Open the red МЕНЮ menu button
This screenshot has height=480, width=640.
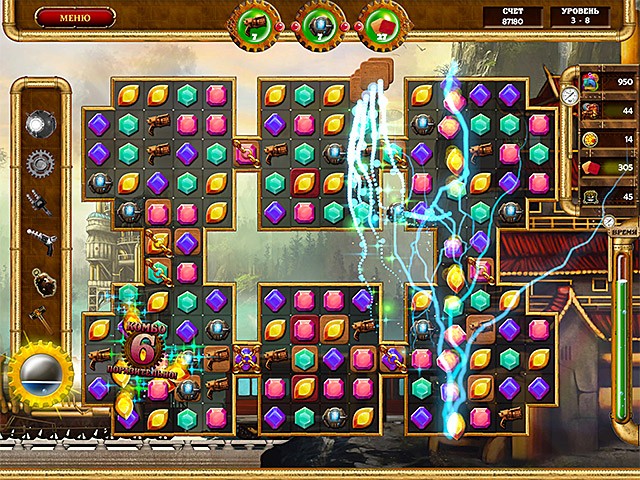(x=75, y=17)
